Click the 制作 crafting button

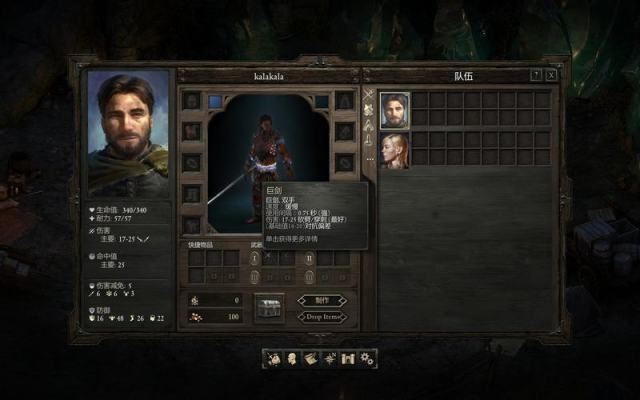pos(322,300)
